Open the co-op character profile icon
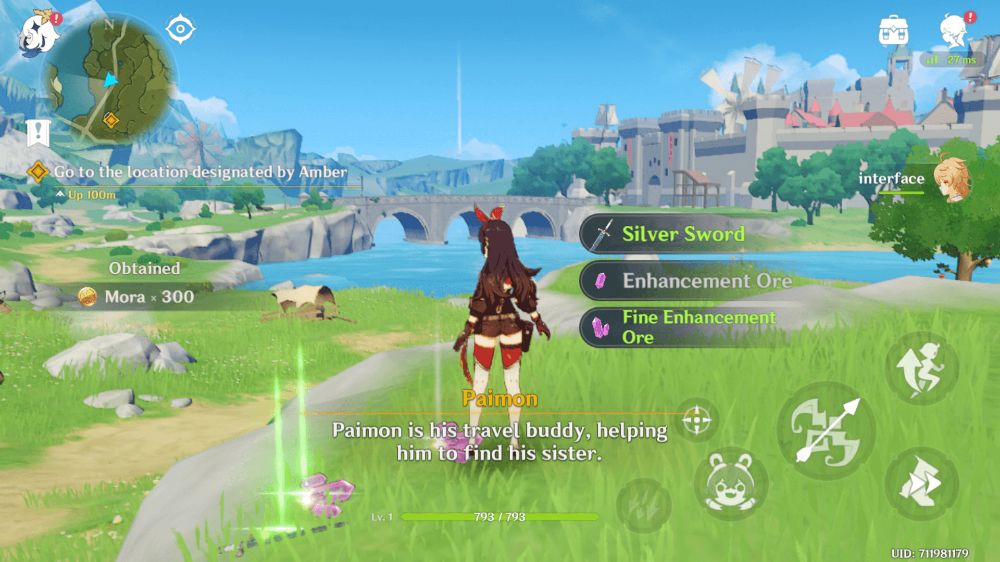Viewport: 1000px width, 562px height. point(954,31)
